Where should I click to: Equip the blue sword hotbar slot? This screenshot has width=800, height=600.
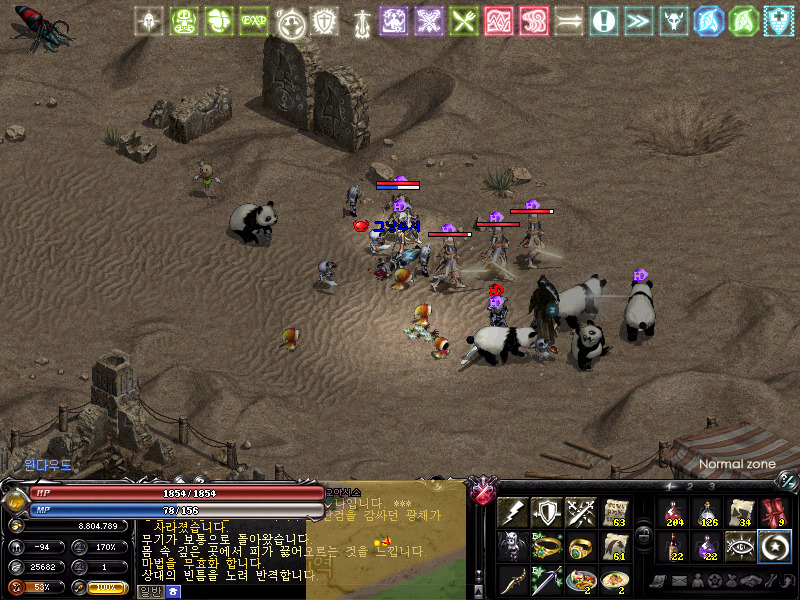tap(547, 581)
